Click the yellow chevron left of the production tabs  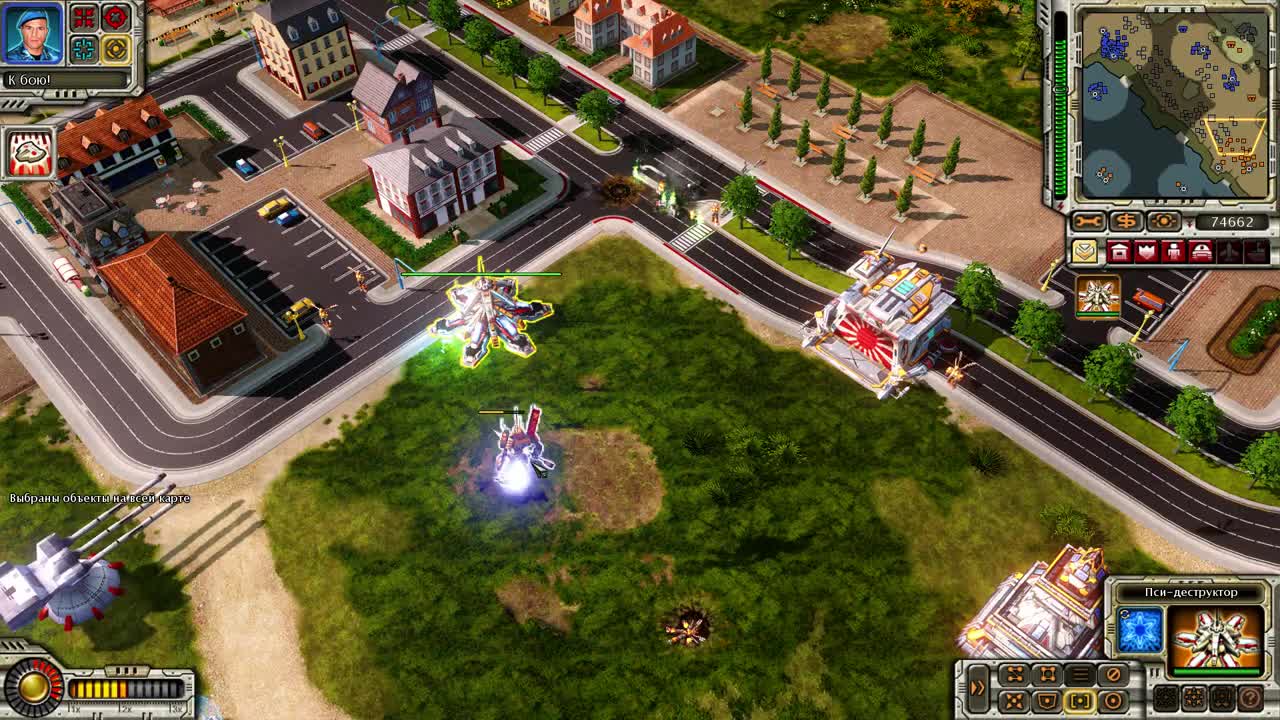pos(1086,251)
